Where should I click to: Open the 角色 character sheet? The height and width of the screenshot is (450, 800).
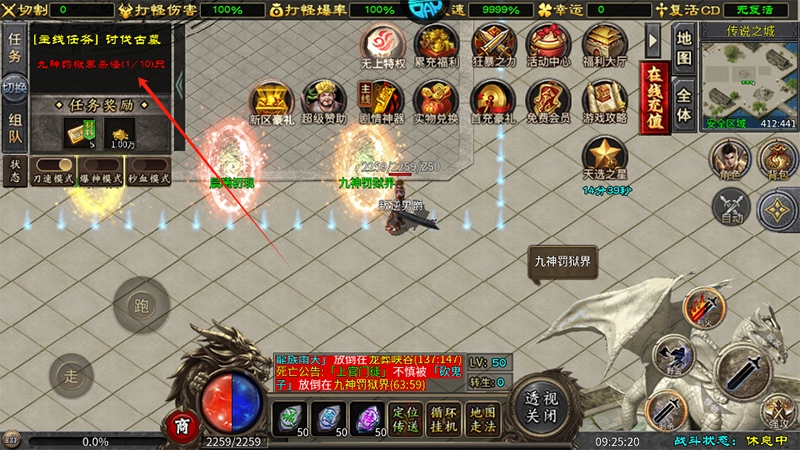coord(730,158)
